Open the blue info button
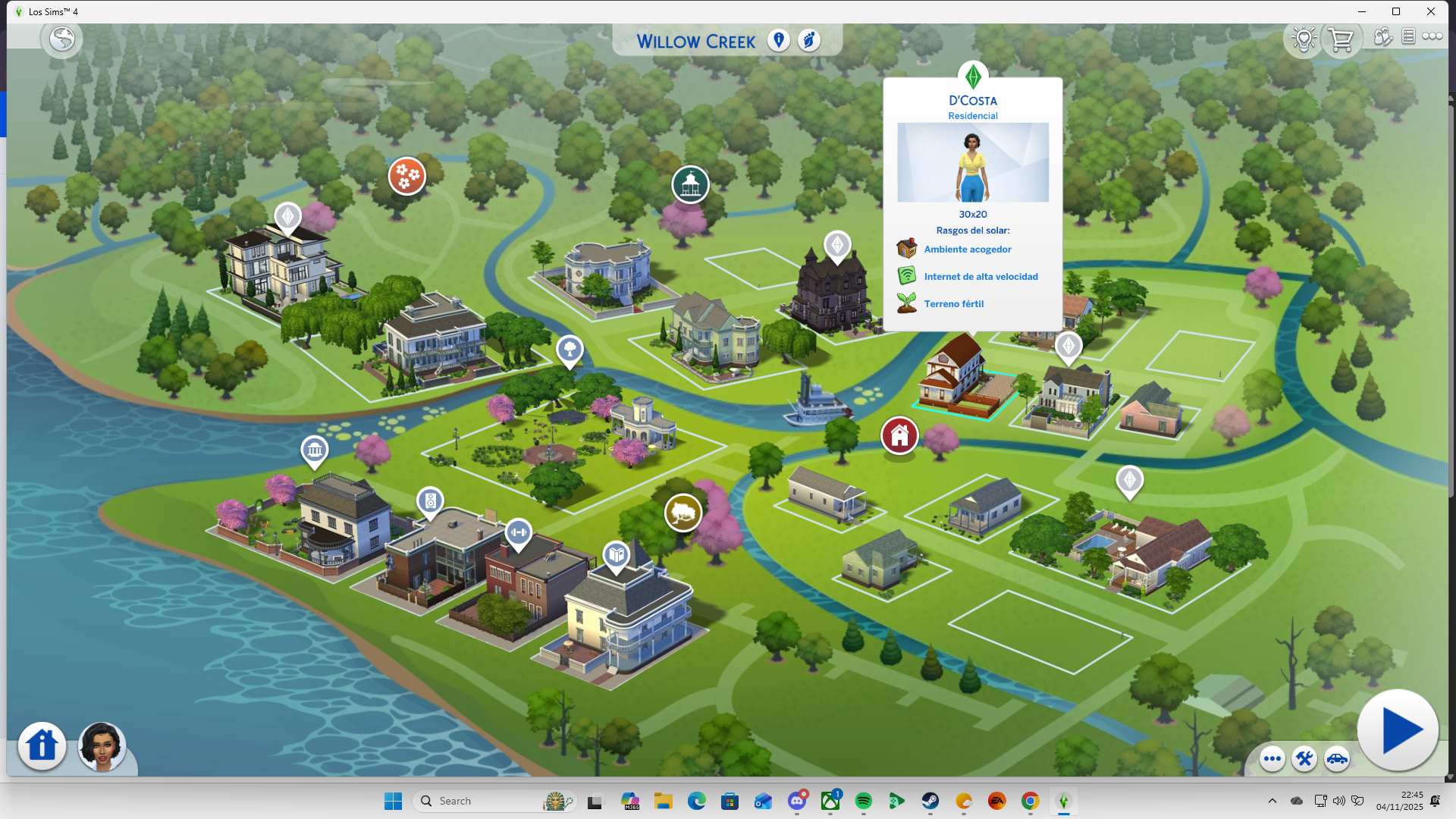 click(42, 745)
